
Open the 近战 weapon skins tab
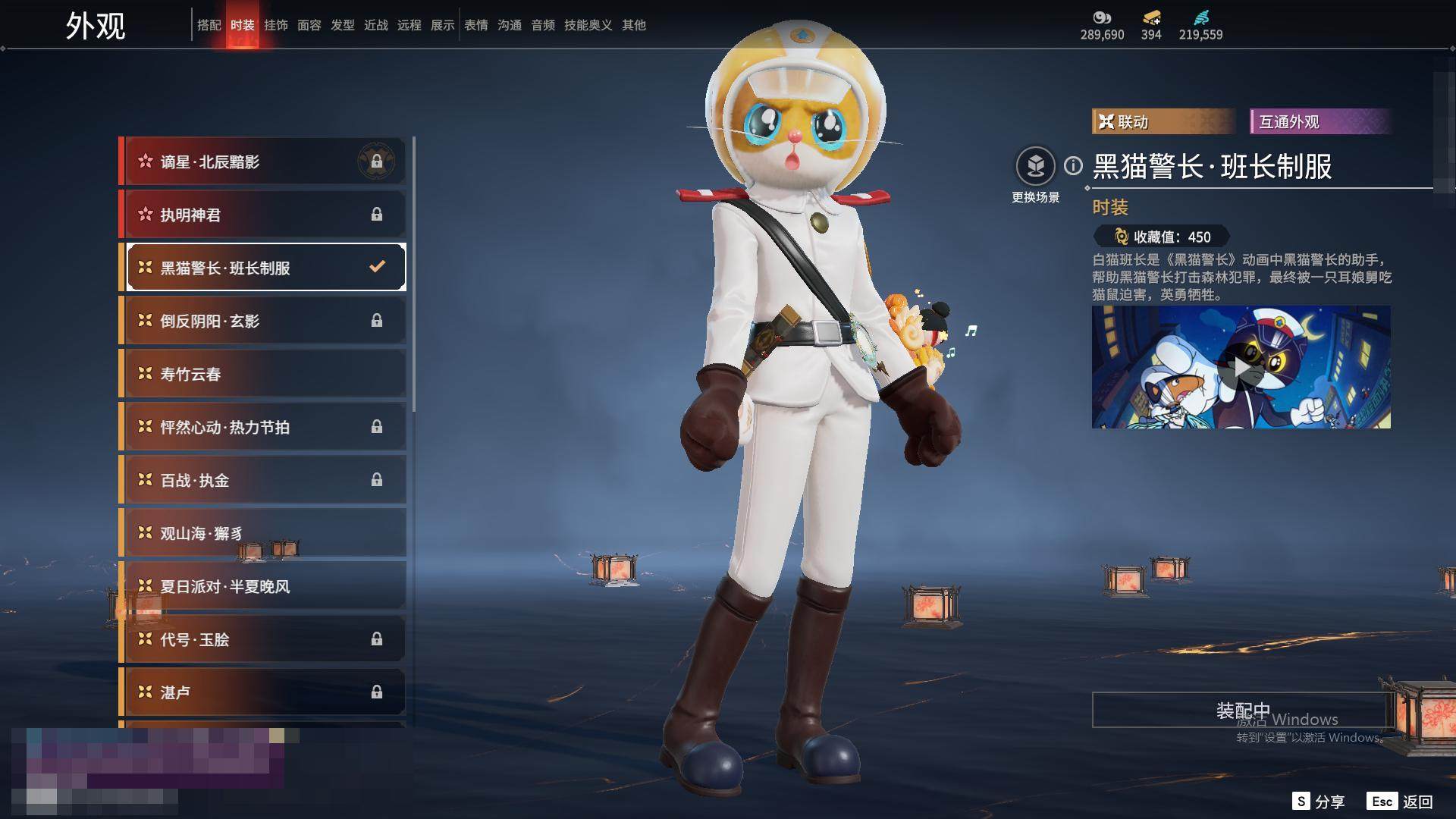tap(375, 25)
